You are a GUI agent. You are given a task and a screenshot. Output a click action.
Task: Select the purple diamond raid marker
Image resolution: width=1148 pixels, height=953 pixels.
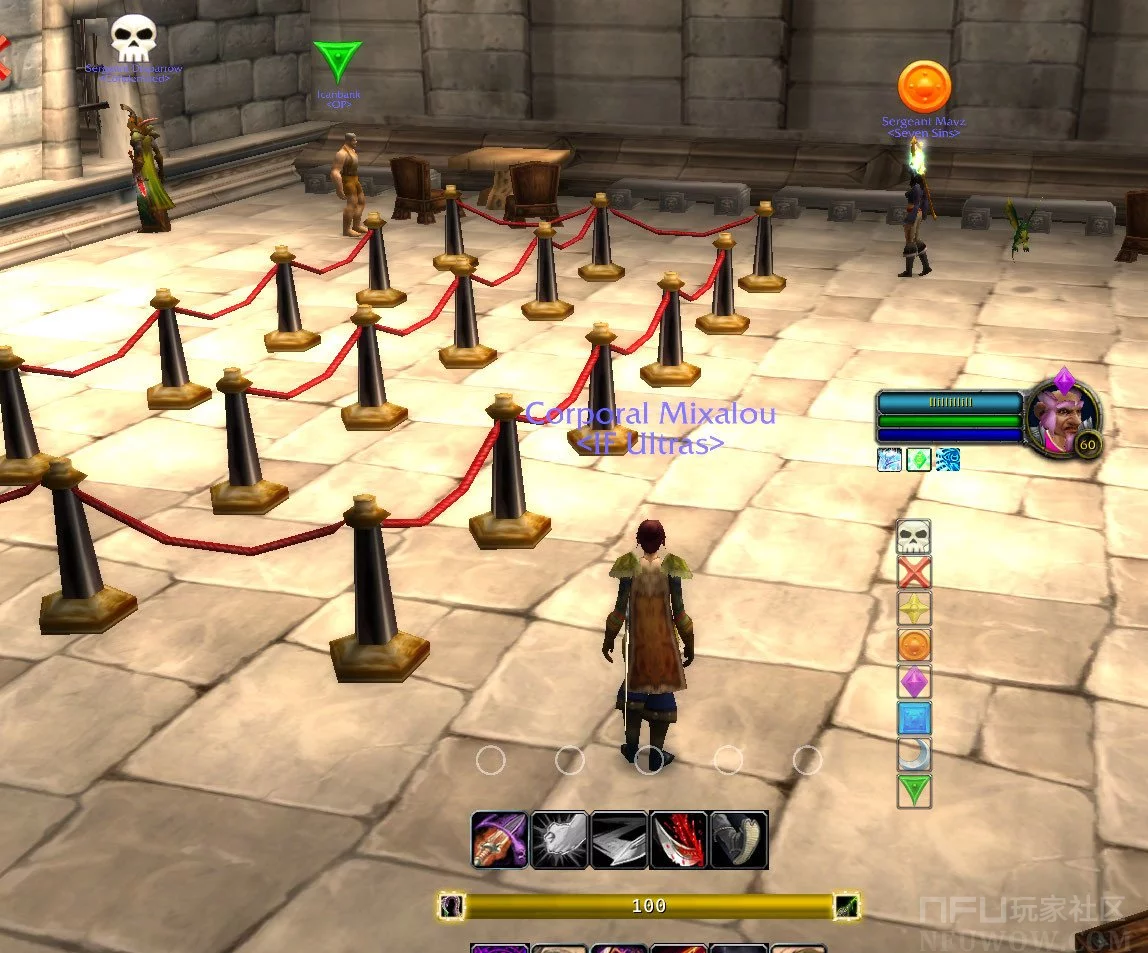point(914,682)
